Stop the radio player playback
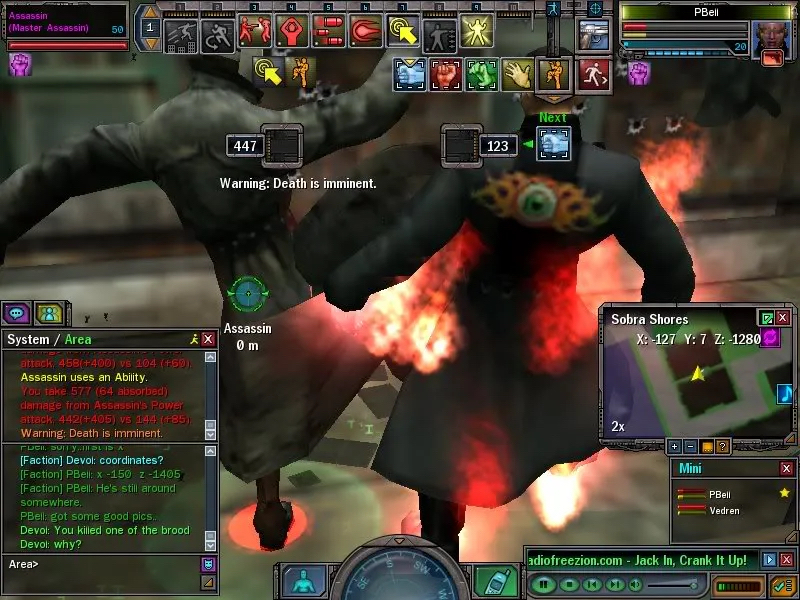This screenshot has width=800, height=600. pos(567,584)
